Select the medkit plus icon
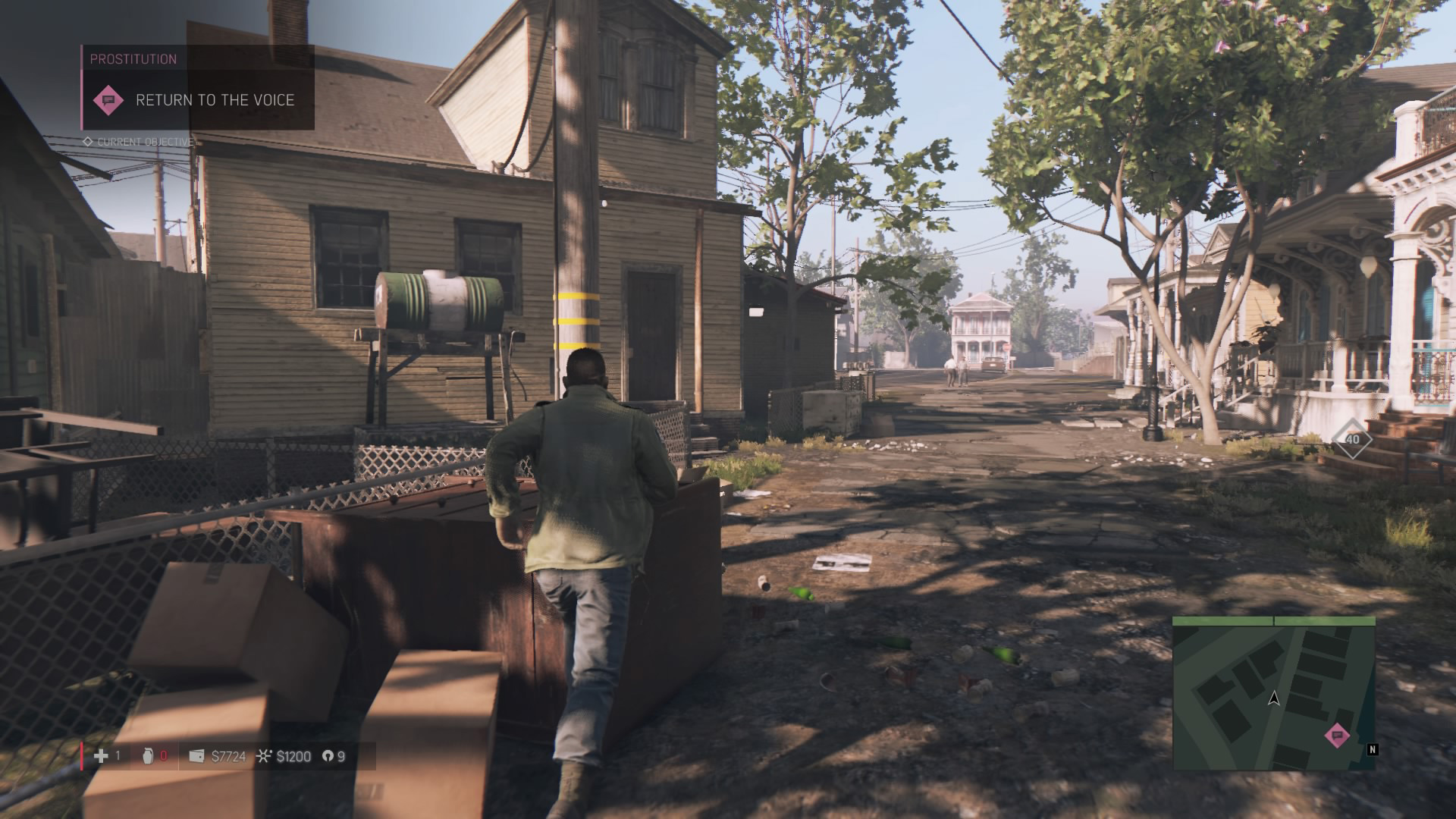 100,756
